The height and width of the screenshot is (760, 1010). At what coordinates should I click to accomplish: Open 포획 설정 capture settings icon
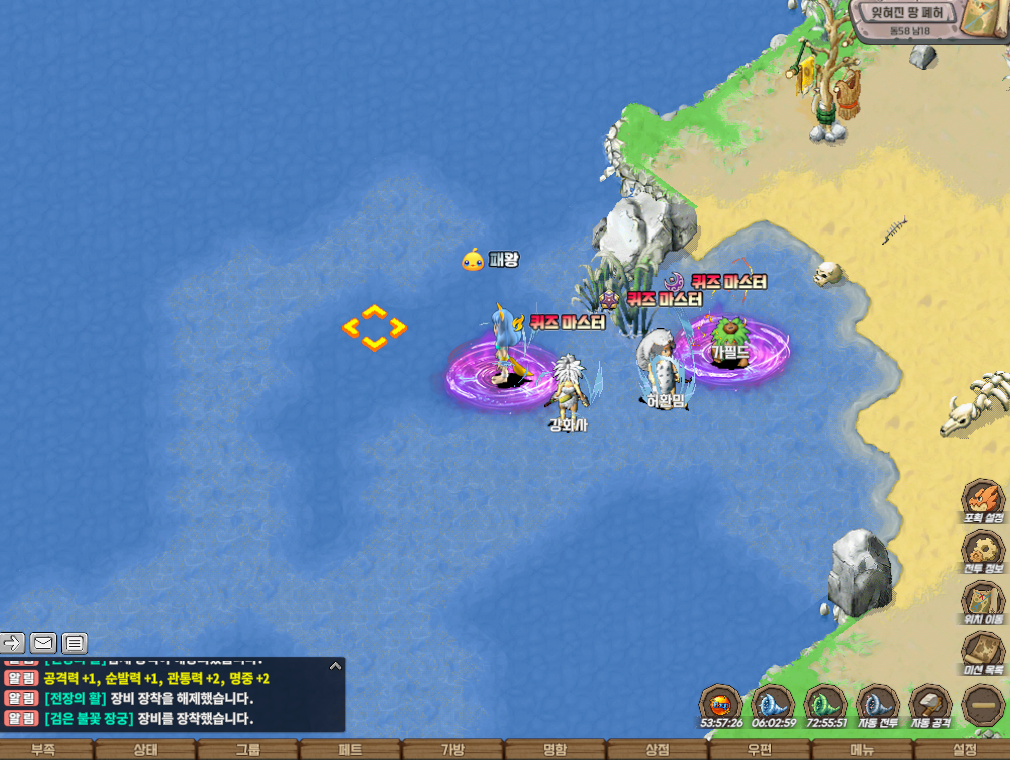pyautogui.click(x=983, y=500)
